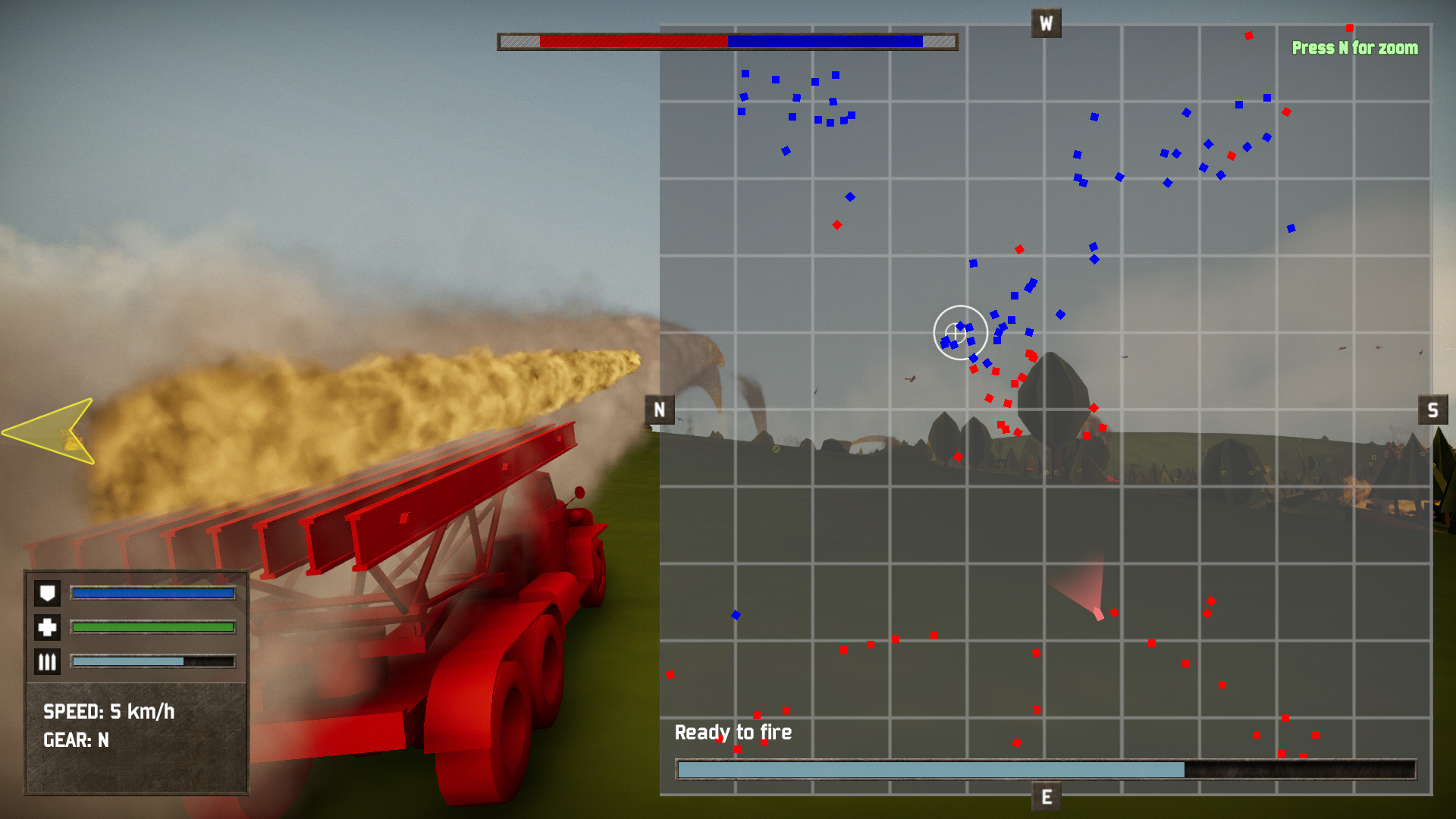The height and width of the screenshot is (819, 1456).
Task: Click the N compass marker on the map edge
Action: (658, 409)
